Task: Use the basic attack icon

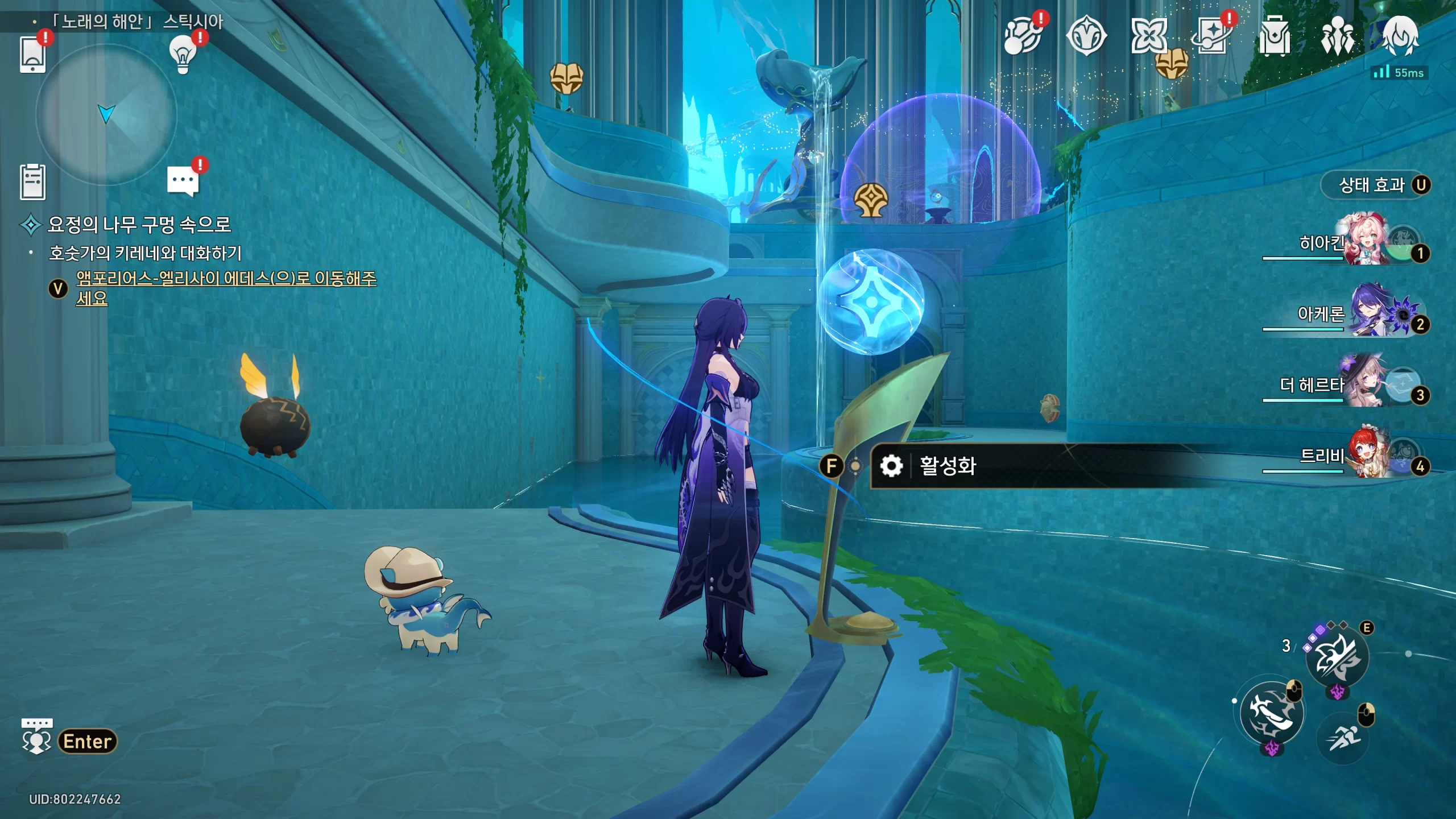Action: (x=1272, y=713)
